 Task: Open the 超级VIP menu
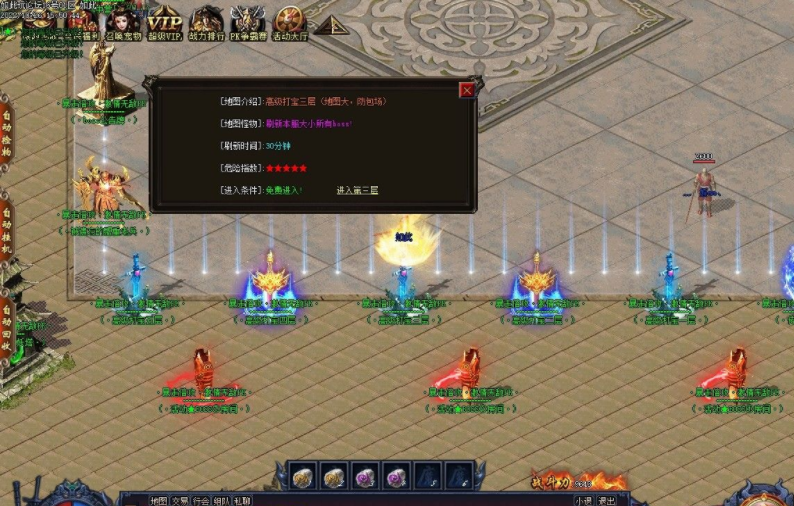(165, 23)
